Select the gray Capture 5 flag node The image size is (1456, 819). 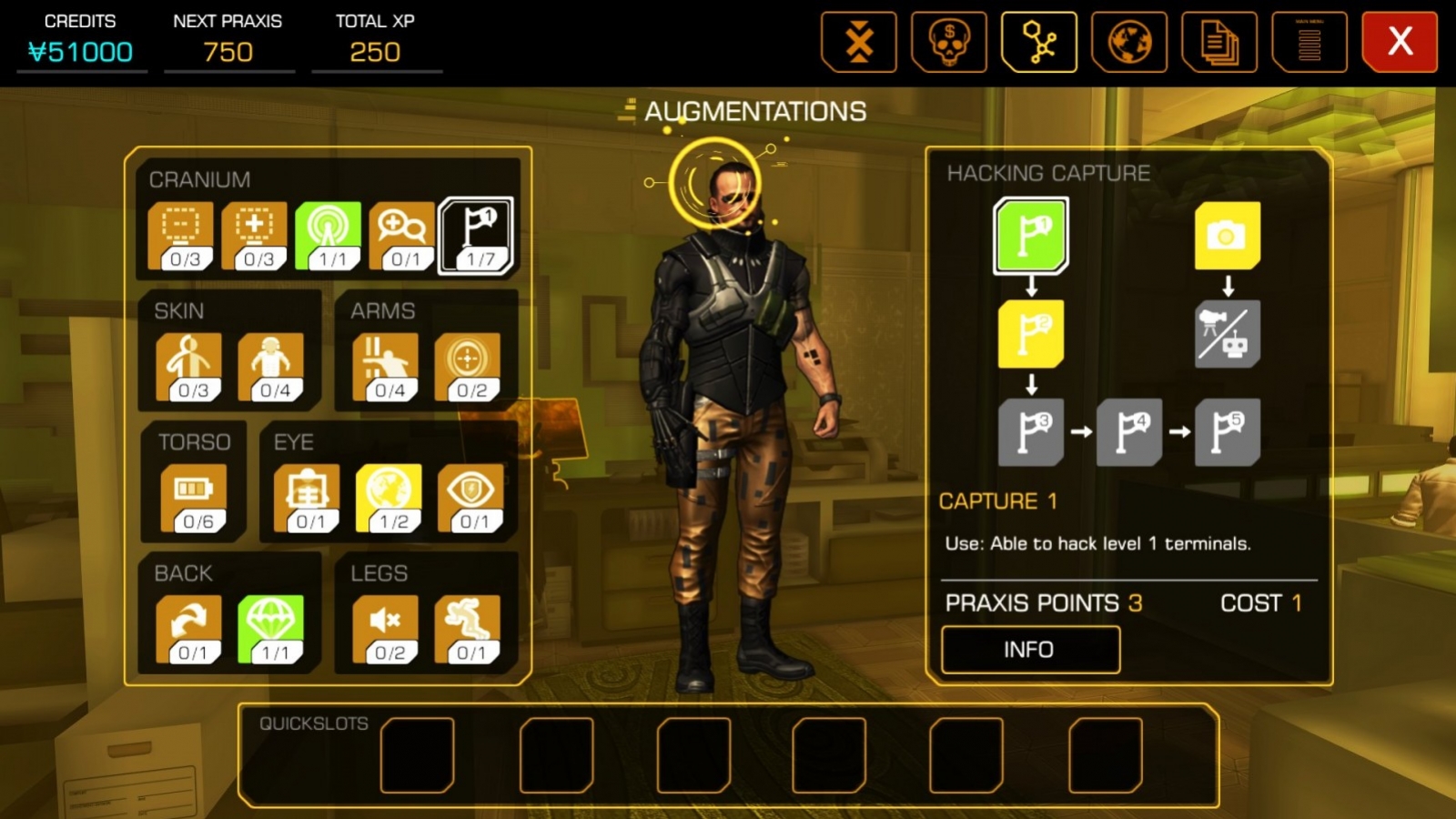pos(1228,432)
